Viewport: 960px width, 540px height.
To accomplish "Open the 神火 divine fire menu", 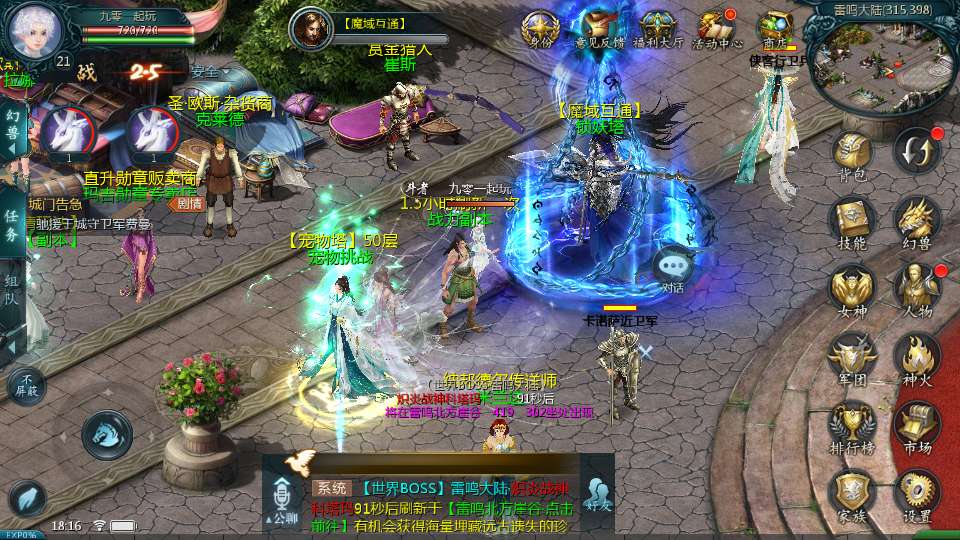I will point(916,355).
